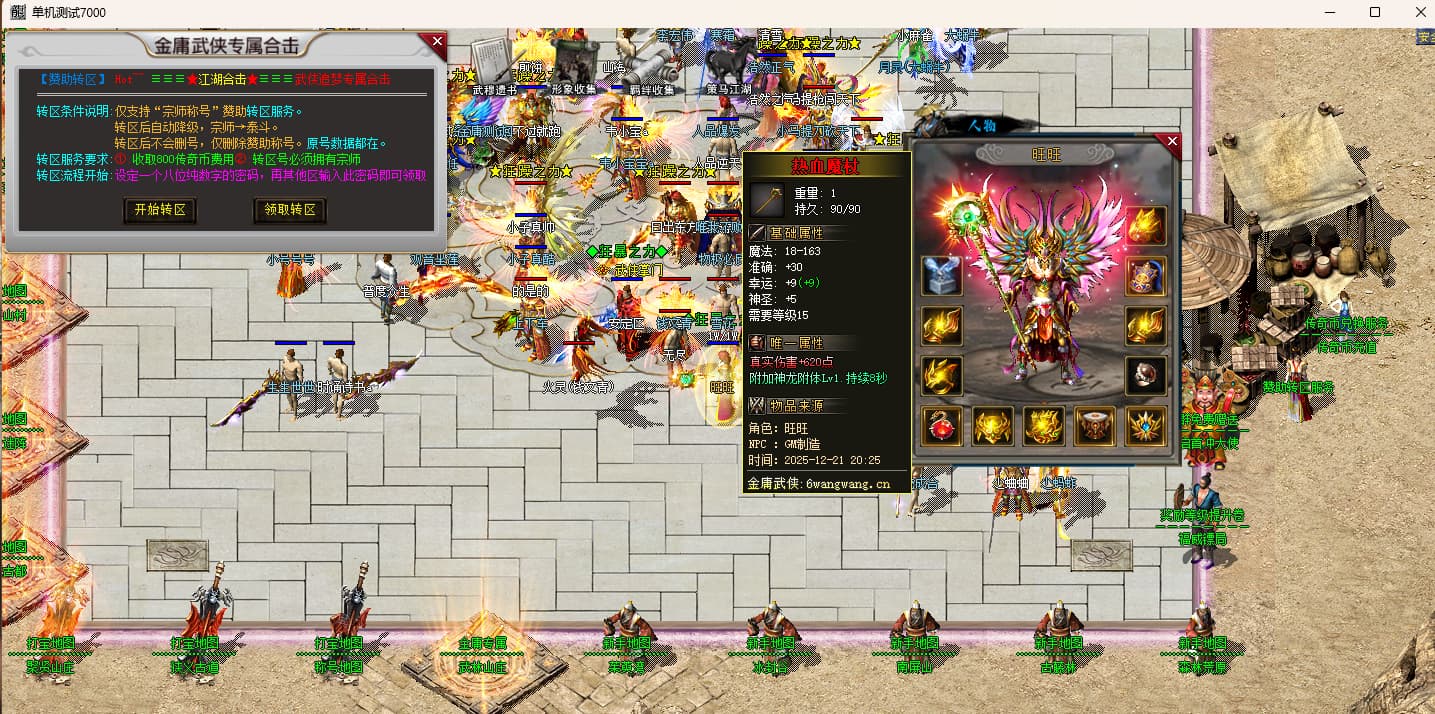Select the red jewel swan necklace slot
This screenshot has width=1435, height=714.
click(x=942, y=426)
